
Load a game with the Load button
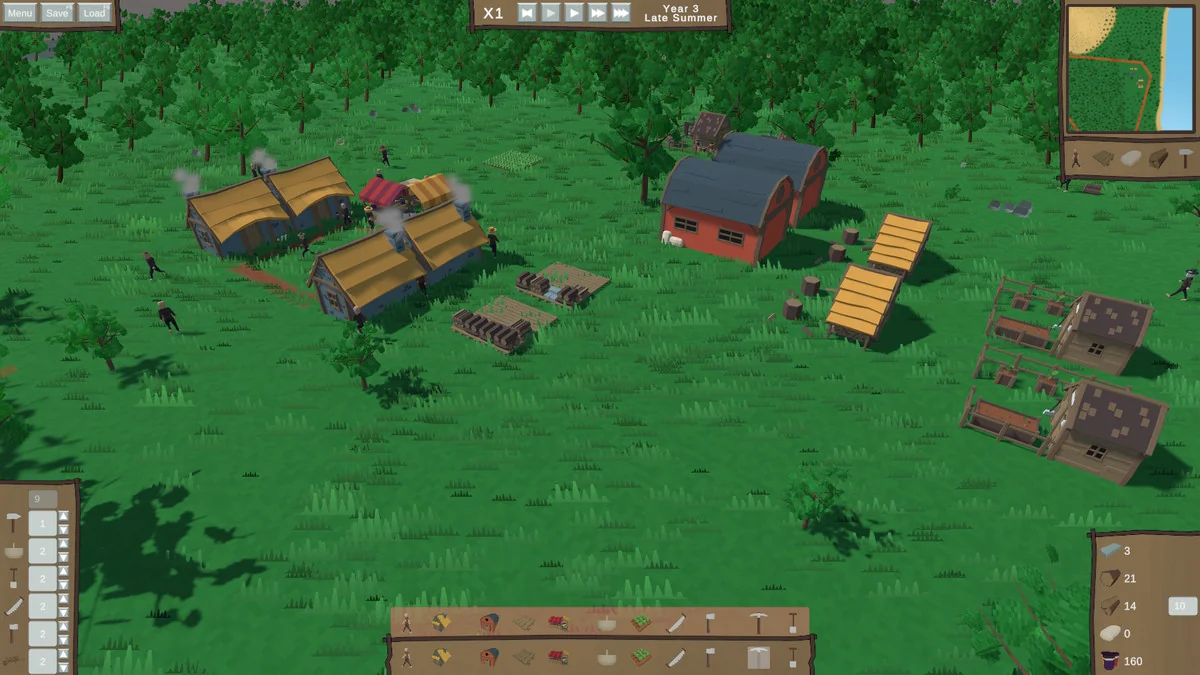[94, 13]
